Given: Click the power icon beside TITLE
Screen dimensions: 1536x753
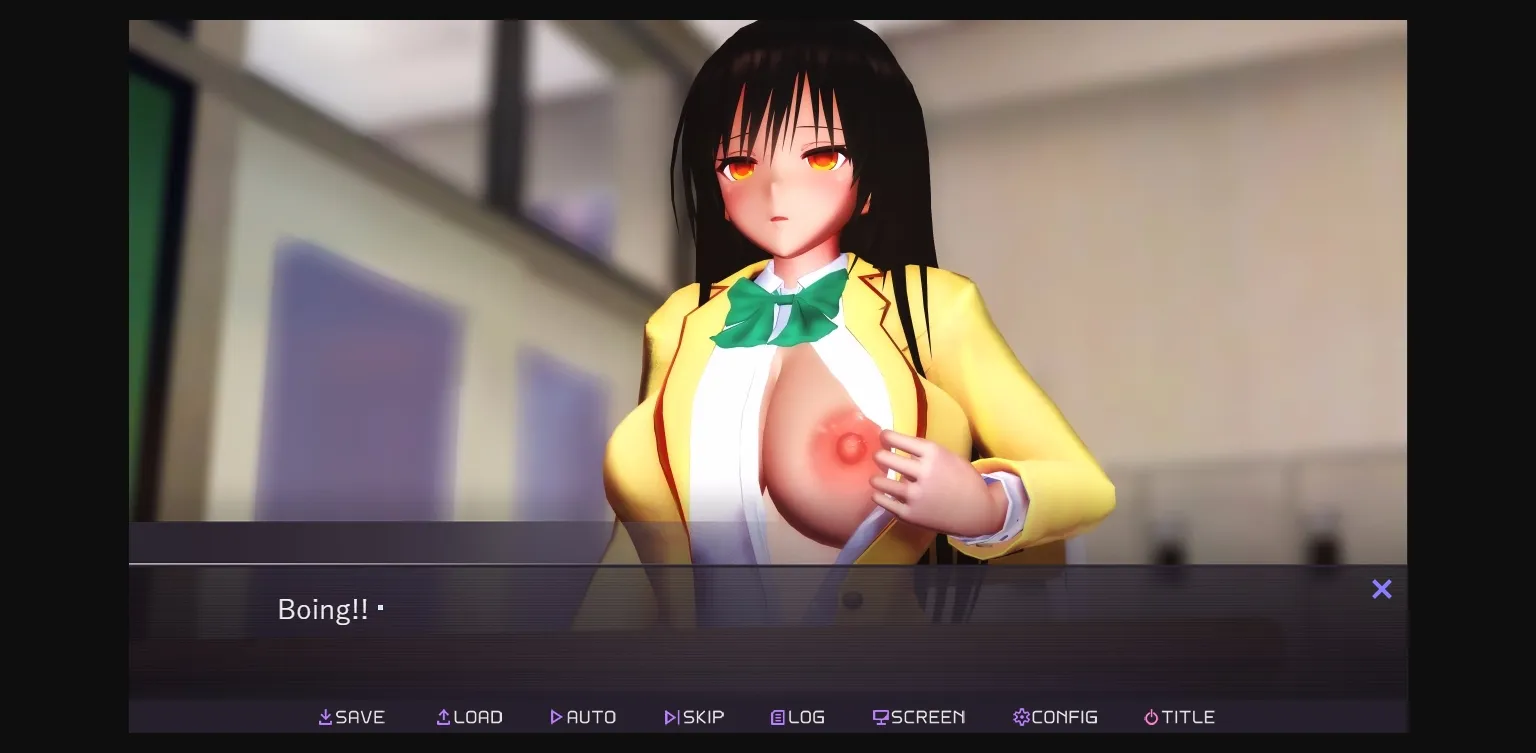Looking at the screenshot, I should (x=1151, y=717).
